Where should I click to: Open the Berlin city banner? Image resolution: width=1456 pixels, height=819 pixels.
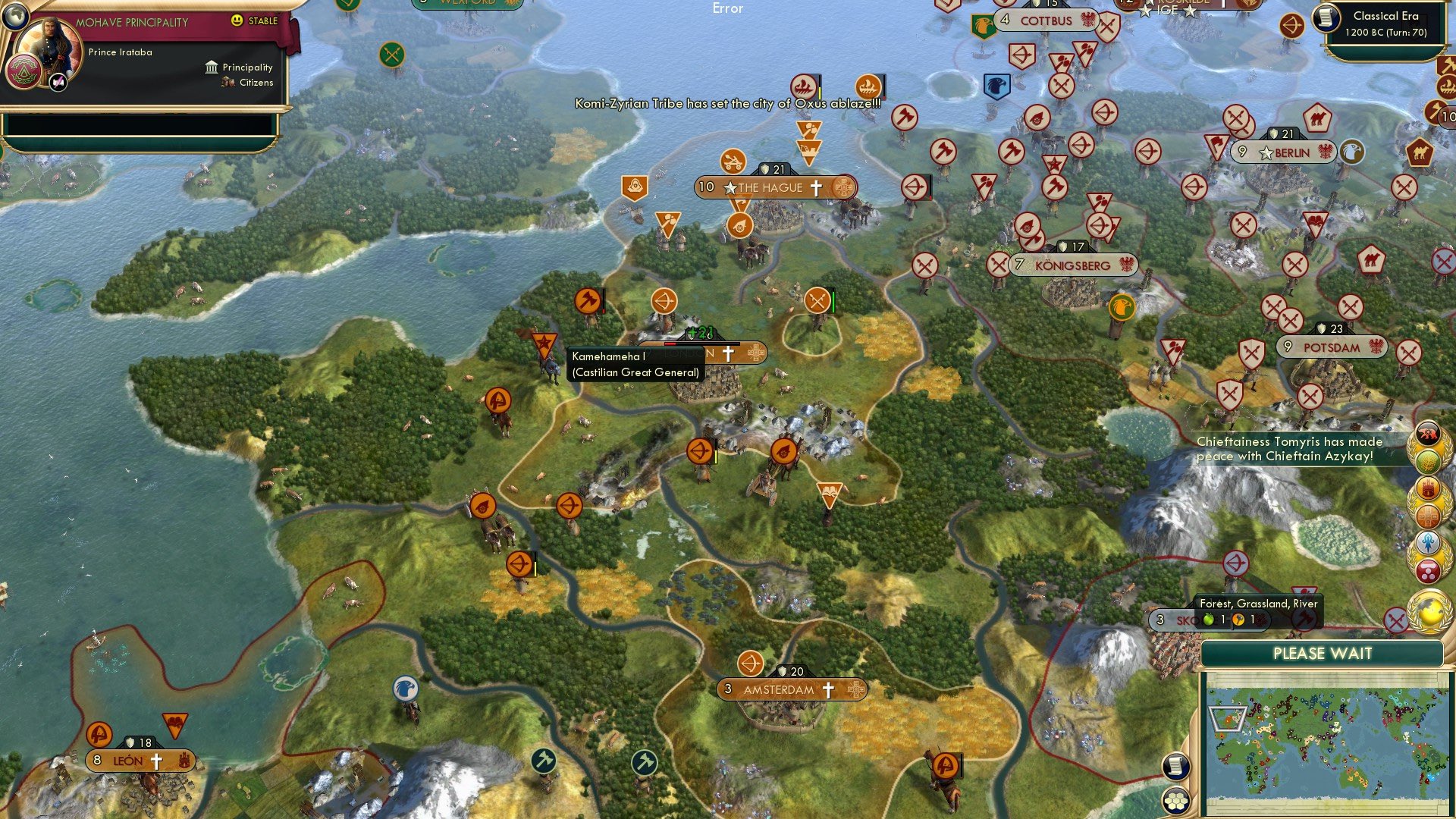1282,152
